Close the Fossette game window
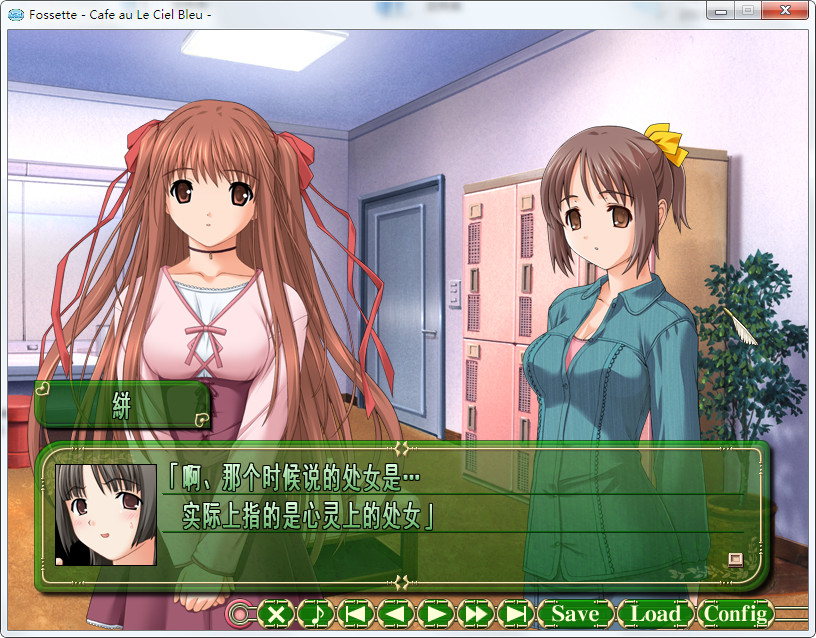816x638 pixels. coord(785,10)
